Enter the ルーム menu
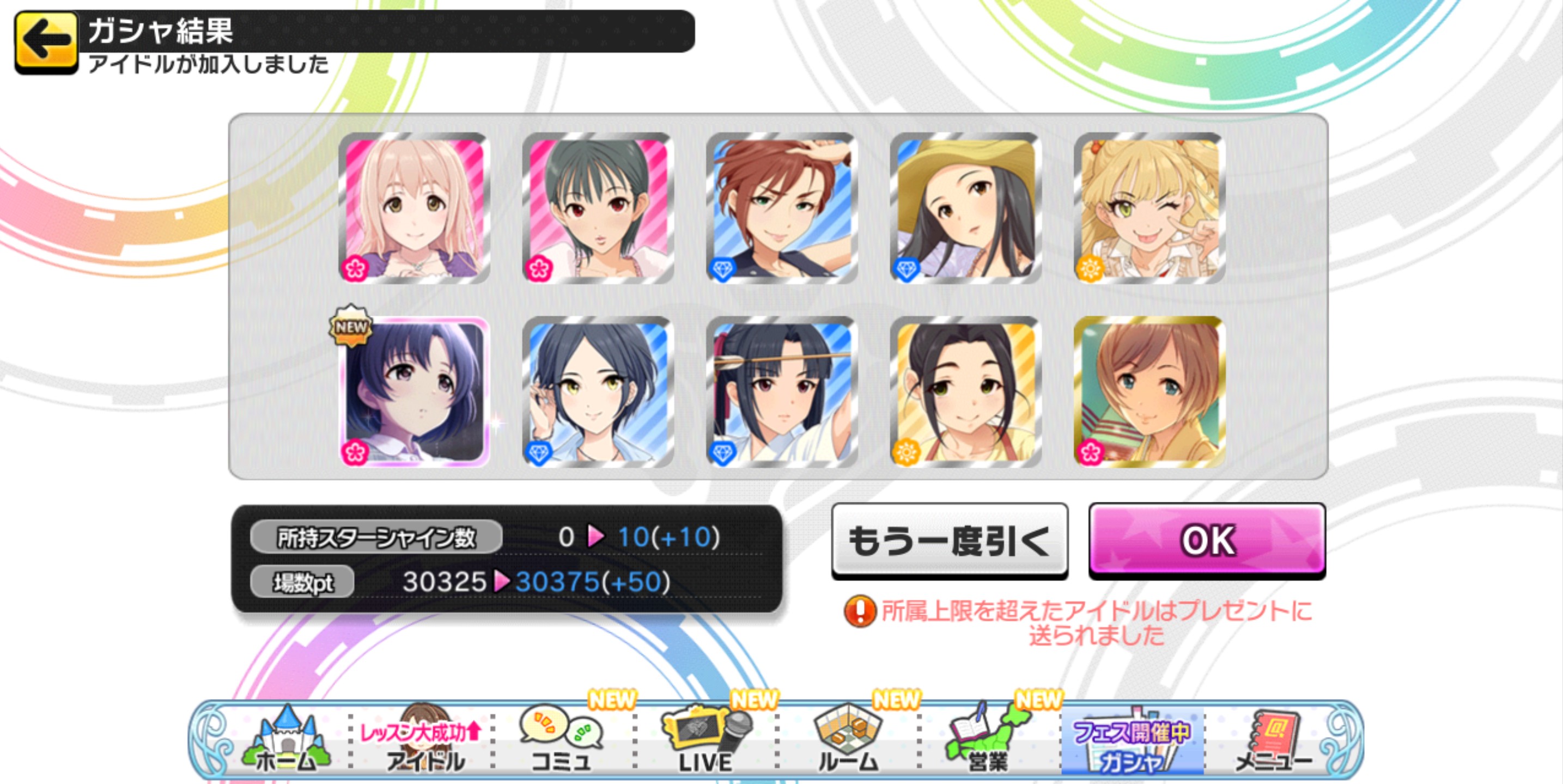 point(848,741)
